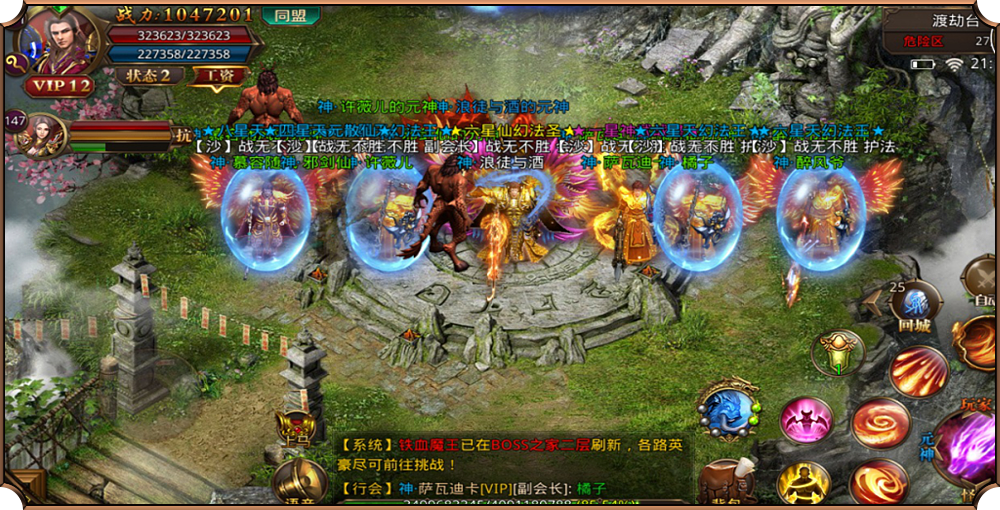This screenshot has height=510, width=1000.
Task: Toggle the 抗 resistance button
Action: pyautogui.click(x=182, y=135)
